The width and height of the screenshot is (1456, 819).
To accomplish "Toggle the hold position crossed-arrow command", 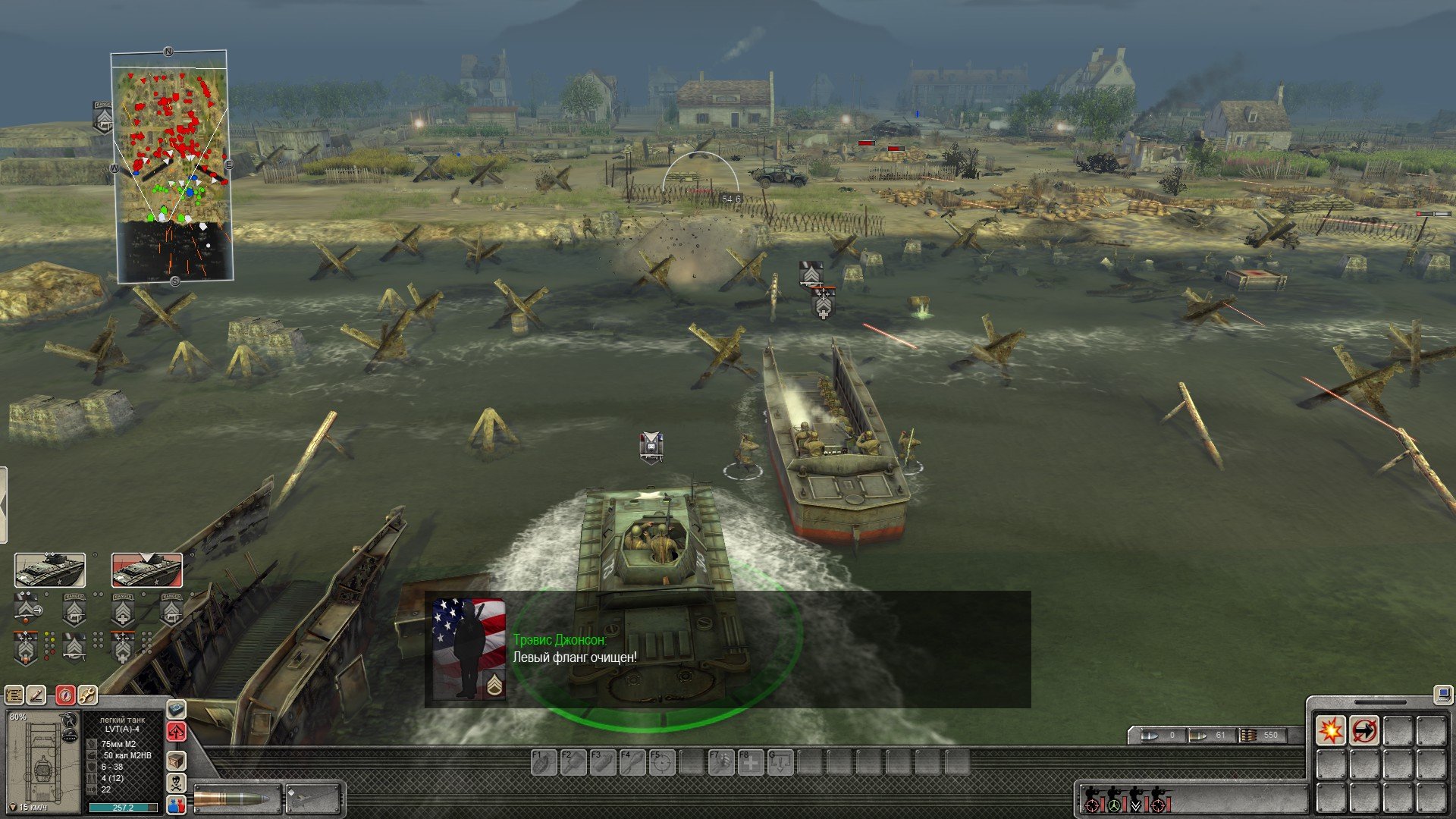I will tap(1364, 731).
